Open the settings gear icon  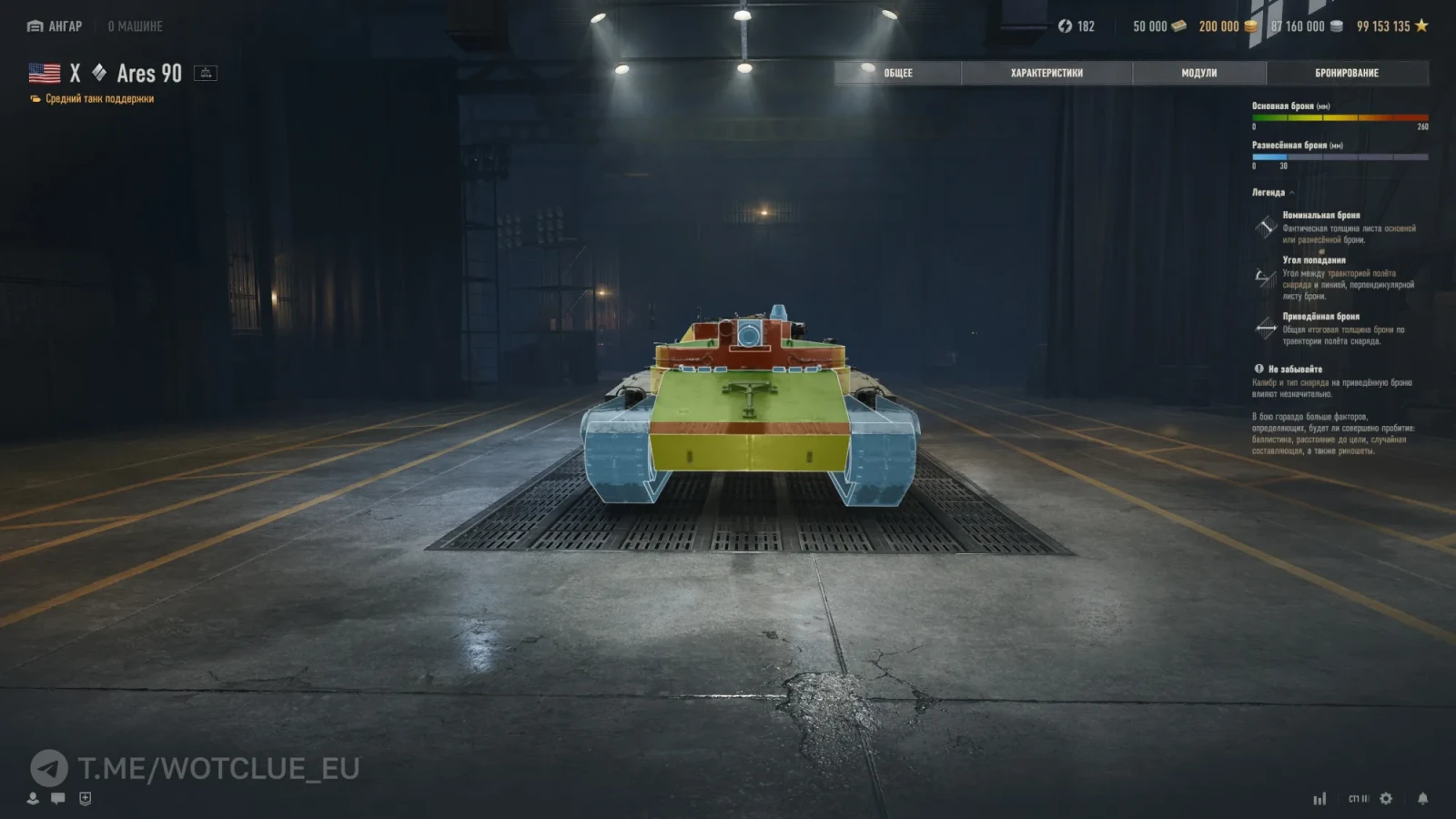[1386, 798]
